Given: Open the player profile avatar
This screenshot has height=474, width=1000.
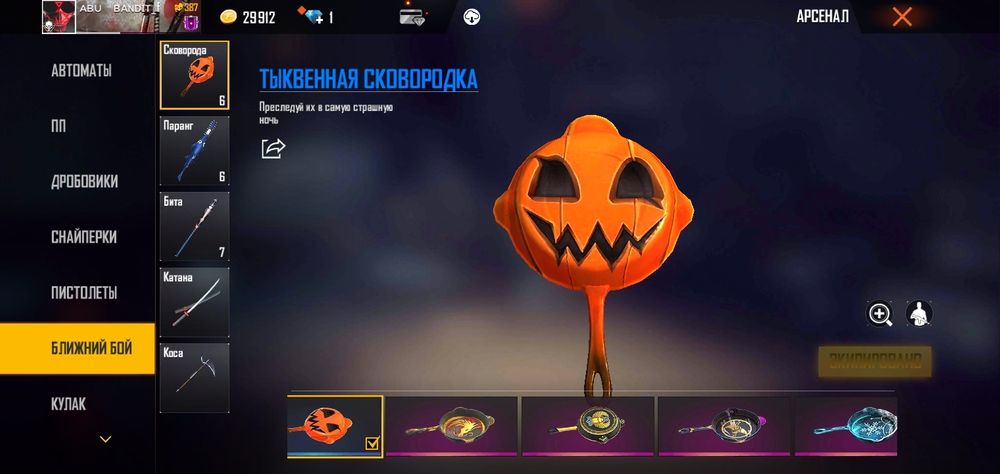Looking at the screenshot, I should click(59, 17).
